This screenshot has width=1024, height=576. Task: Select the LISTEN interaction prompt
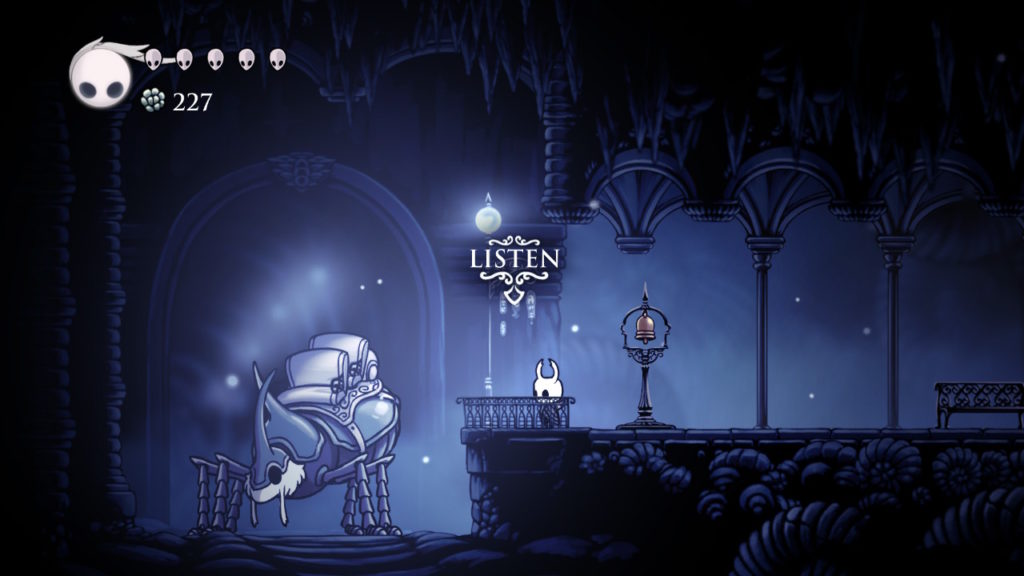pyautogui.click(x=514, y=259)
